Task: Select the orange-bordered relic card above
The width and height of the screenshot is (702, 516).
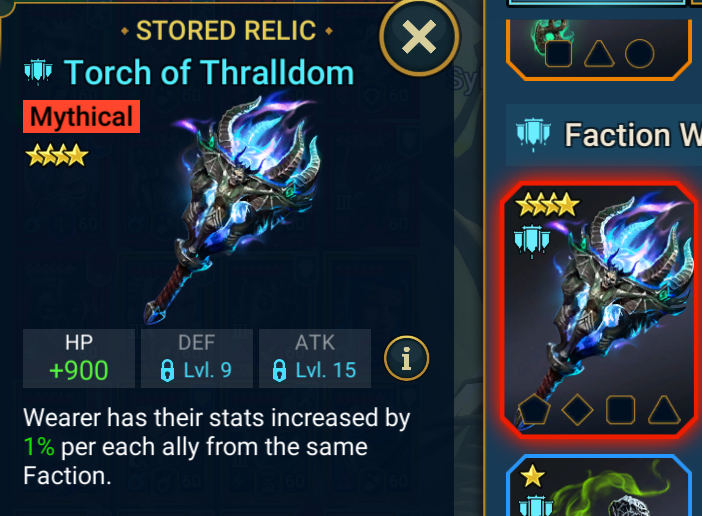Action: [x=598, y=38]
